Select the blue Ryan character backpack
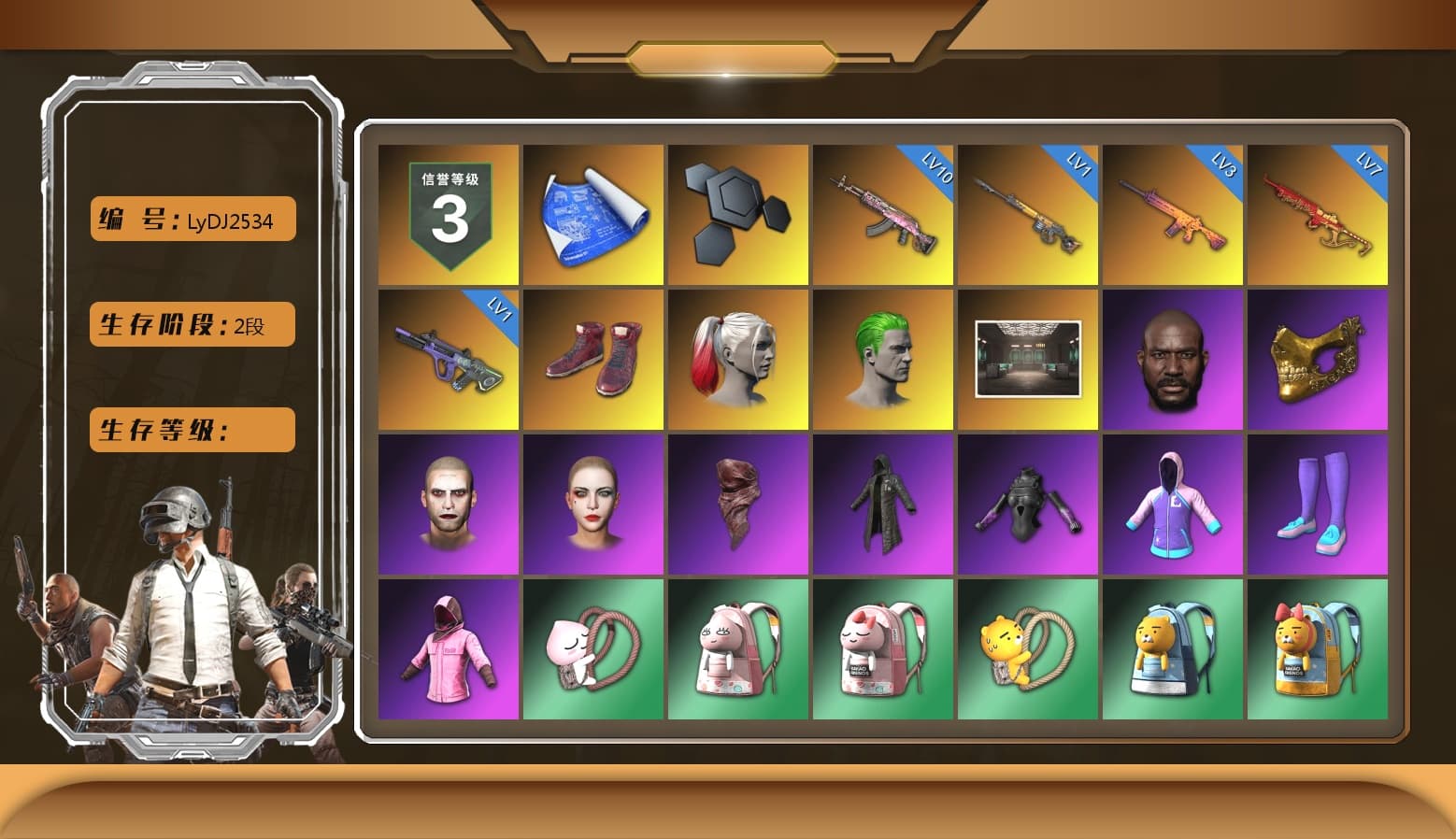Screen dimensions: 1456x839 coord(1174,651)
